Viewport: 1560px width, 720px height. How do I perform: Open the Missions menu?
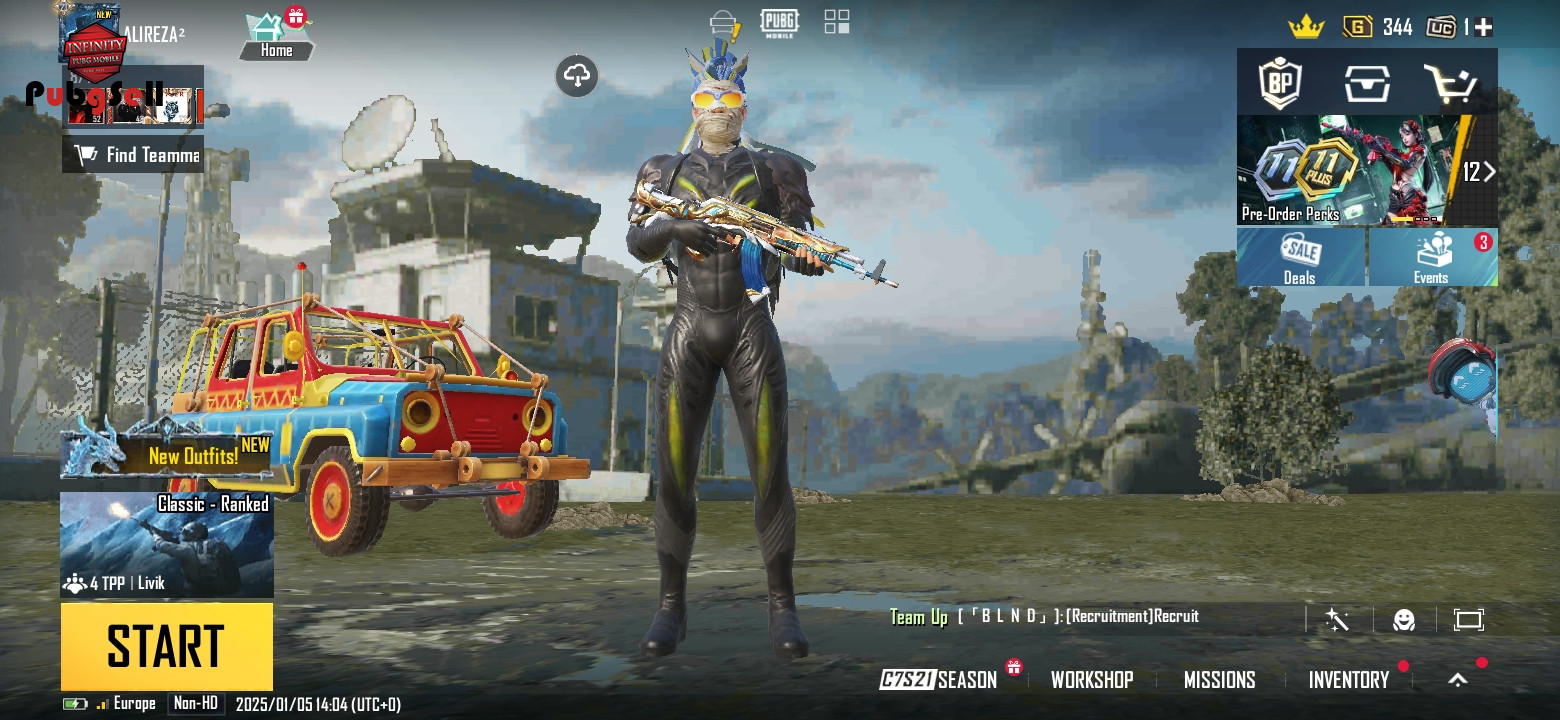click(1219, 680)
